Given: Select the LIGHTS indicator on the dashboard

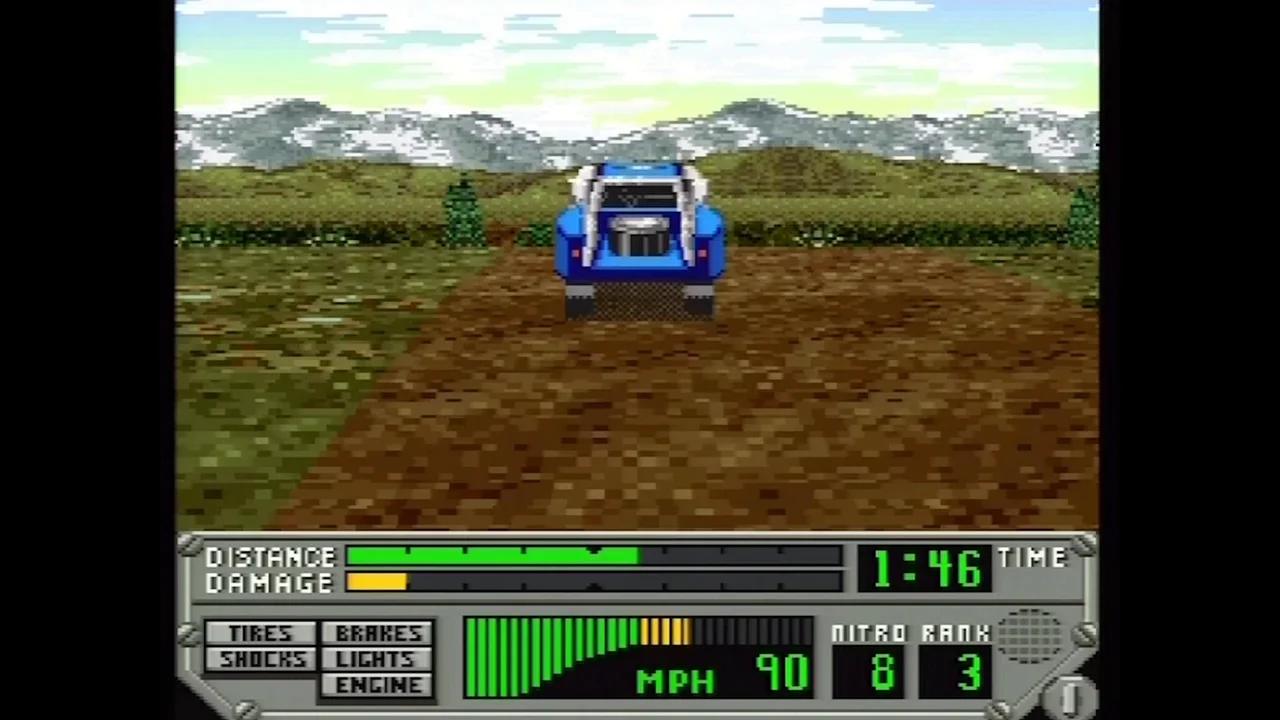Looking at the screenshot, I should click(375, 658).
